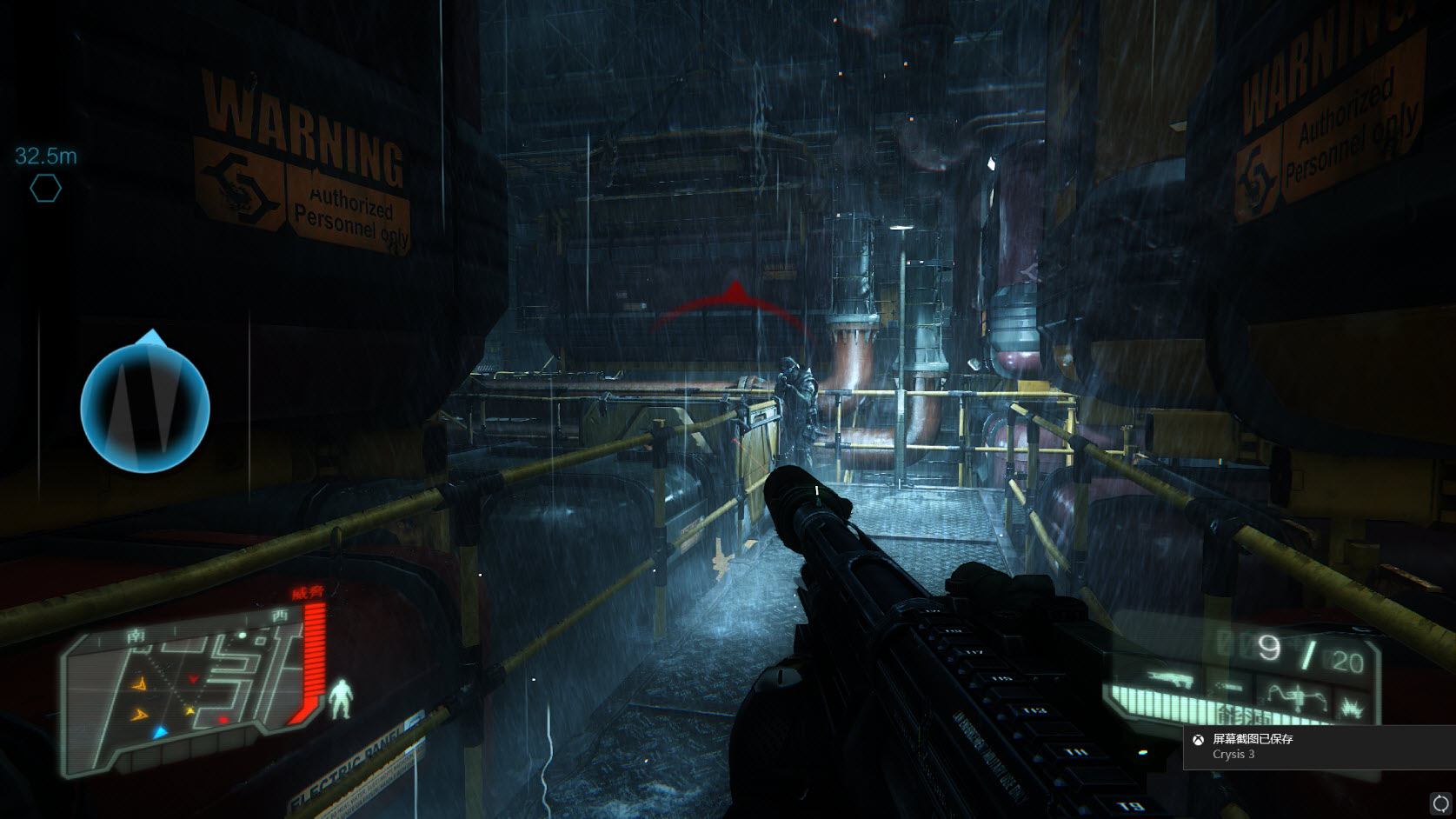This screenshot has height=819, width=1456.
Task: Select the red enemy chevron on minimap
Action: pos(194,679)
